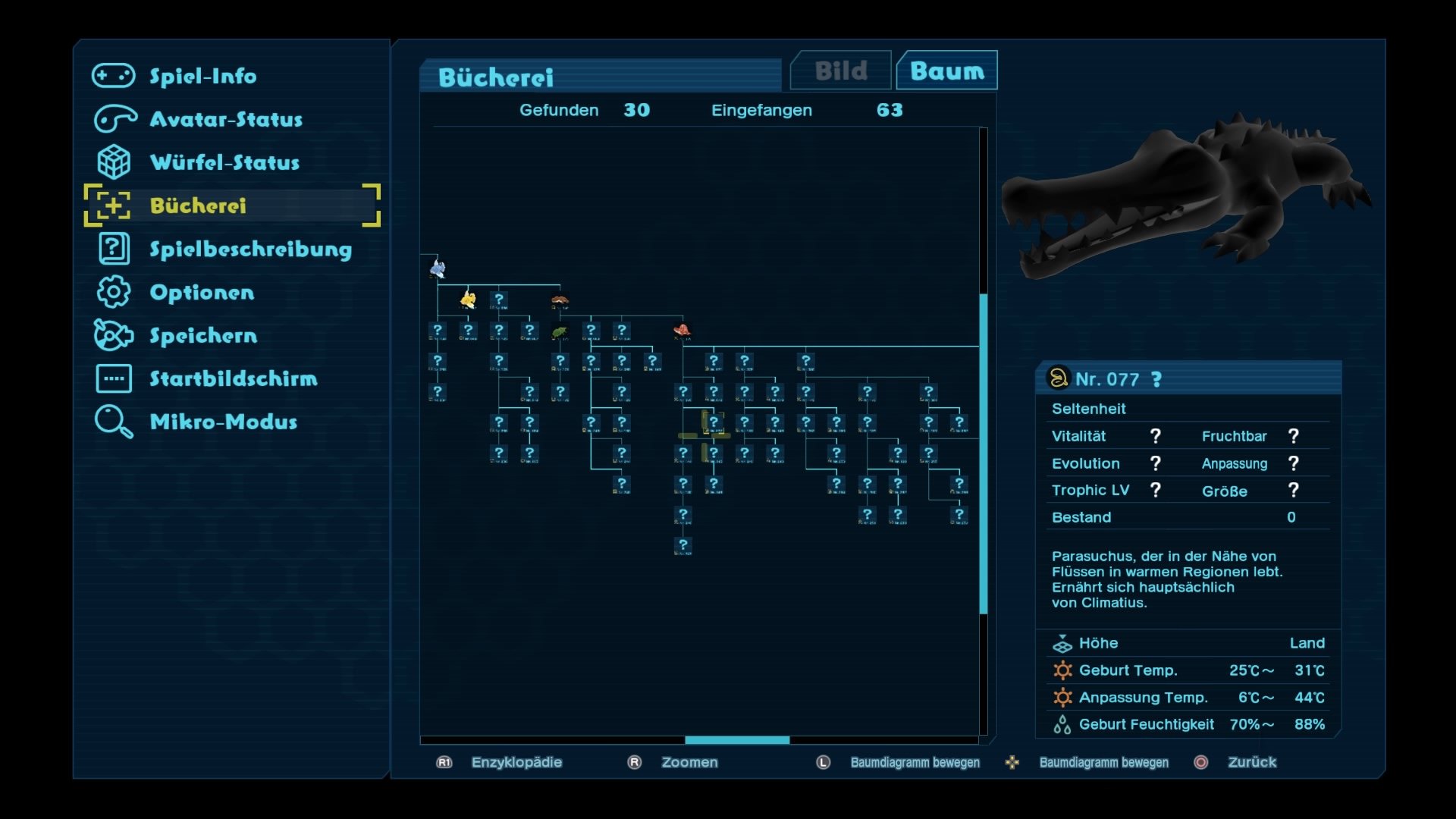Choose the red creature node in the tree
Image resolution: width=1456 pixels, height=819 pixels.
pyautogui.click(x=682, y=330)
